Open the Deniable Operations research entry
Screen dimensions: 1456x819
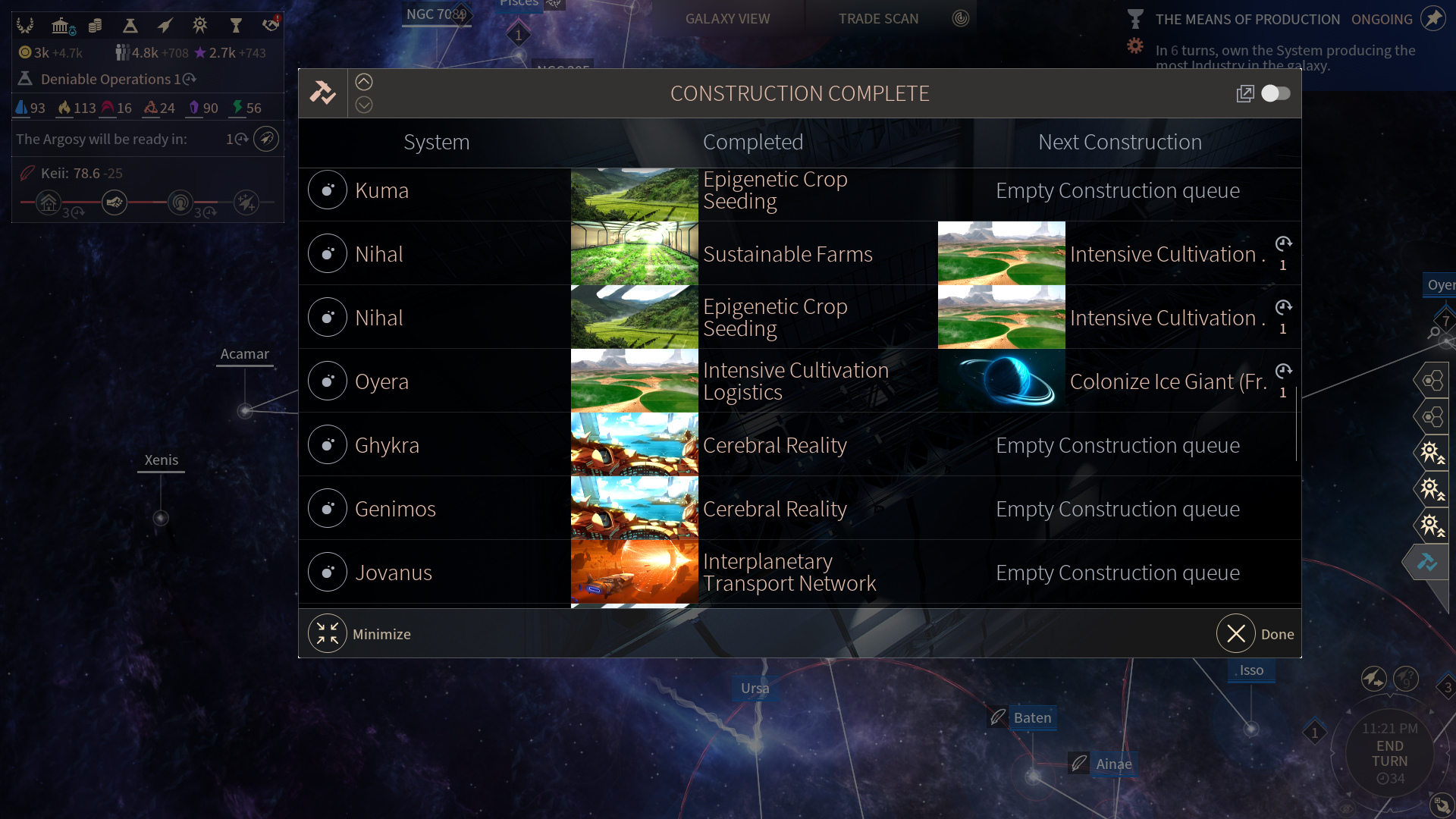pos(106,79)
